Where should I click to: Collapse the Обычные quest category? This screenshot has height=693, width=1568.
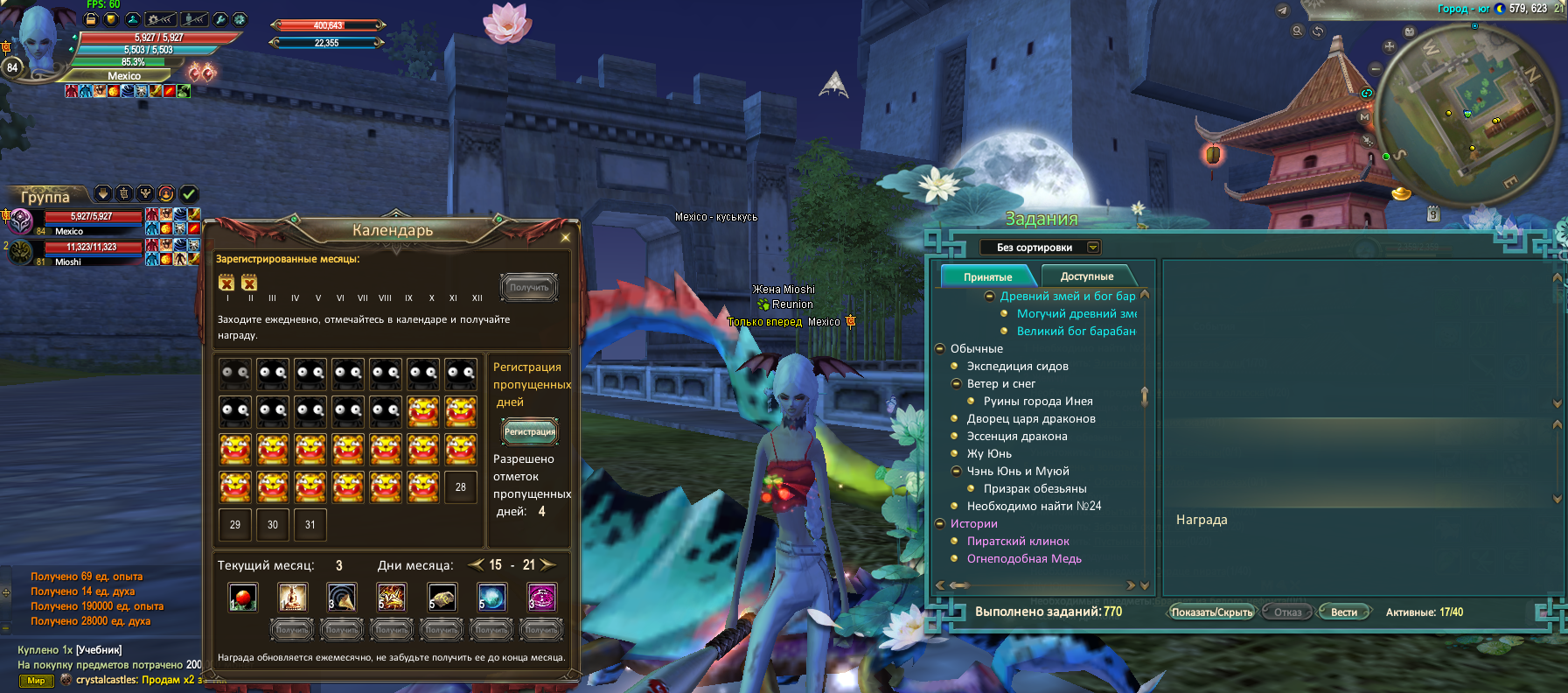(x=940, y=349)
